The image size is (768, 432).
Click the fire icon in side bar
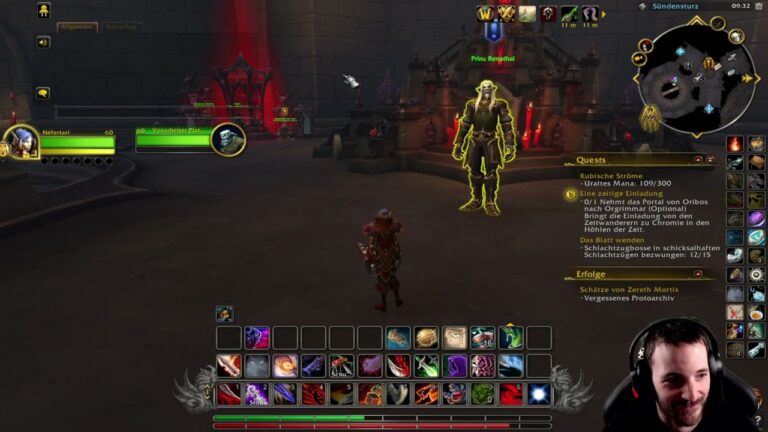click(x=735, y=144)
